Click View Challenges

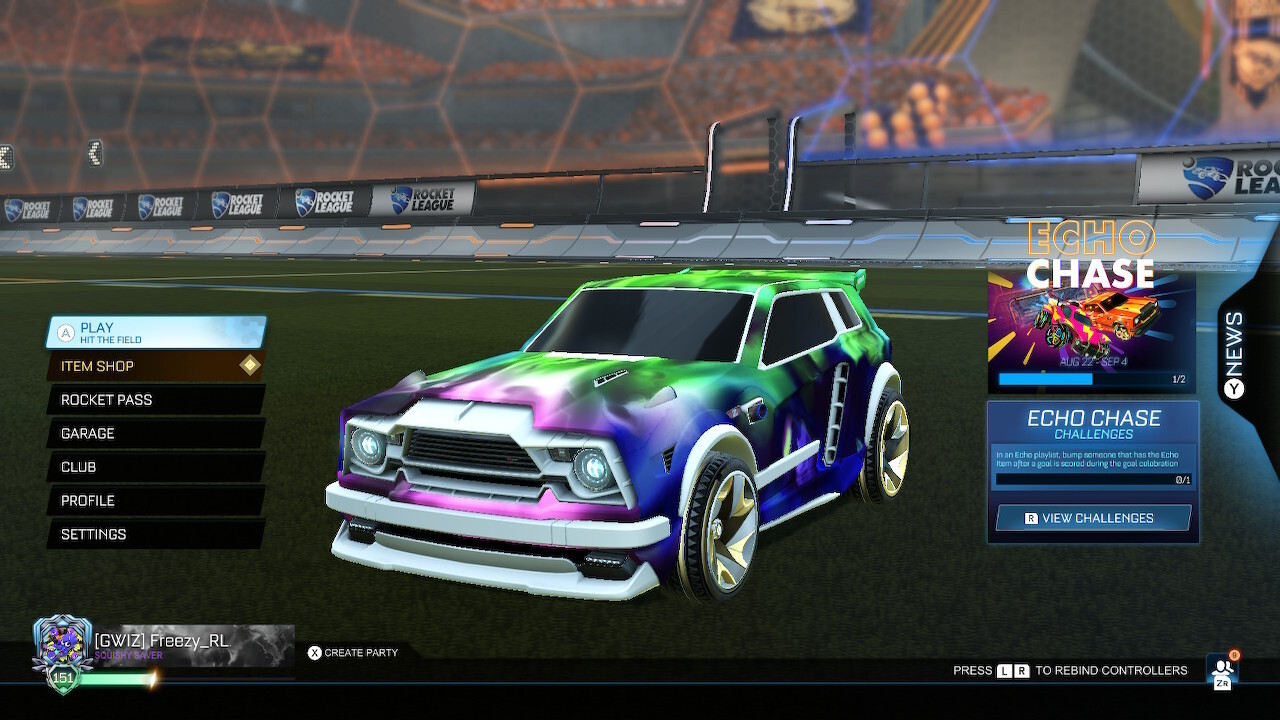coord(1093,517)
